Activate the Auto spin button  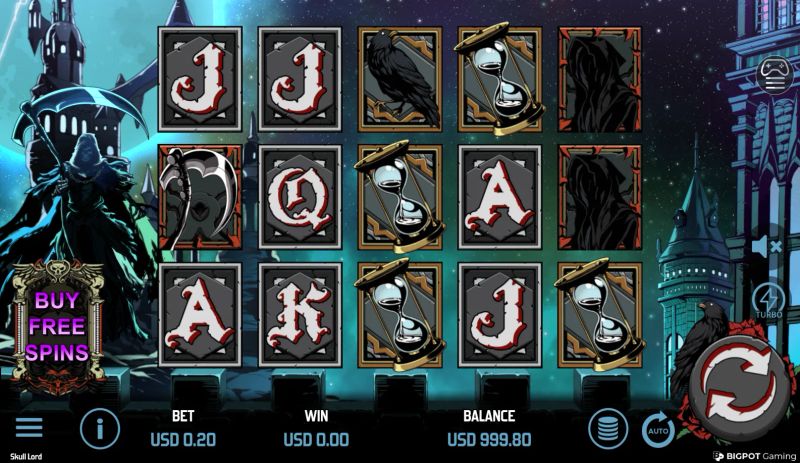point(657,430)
